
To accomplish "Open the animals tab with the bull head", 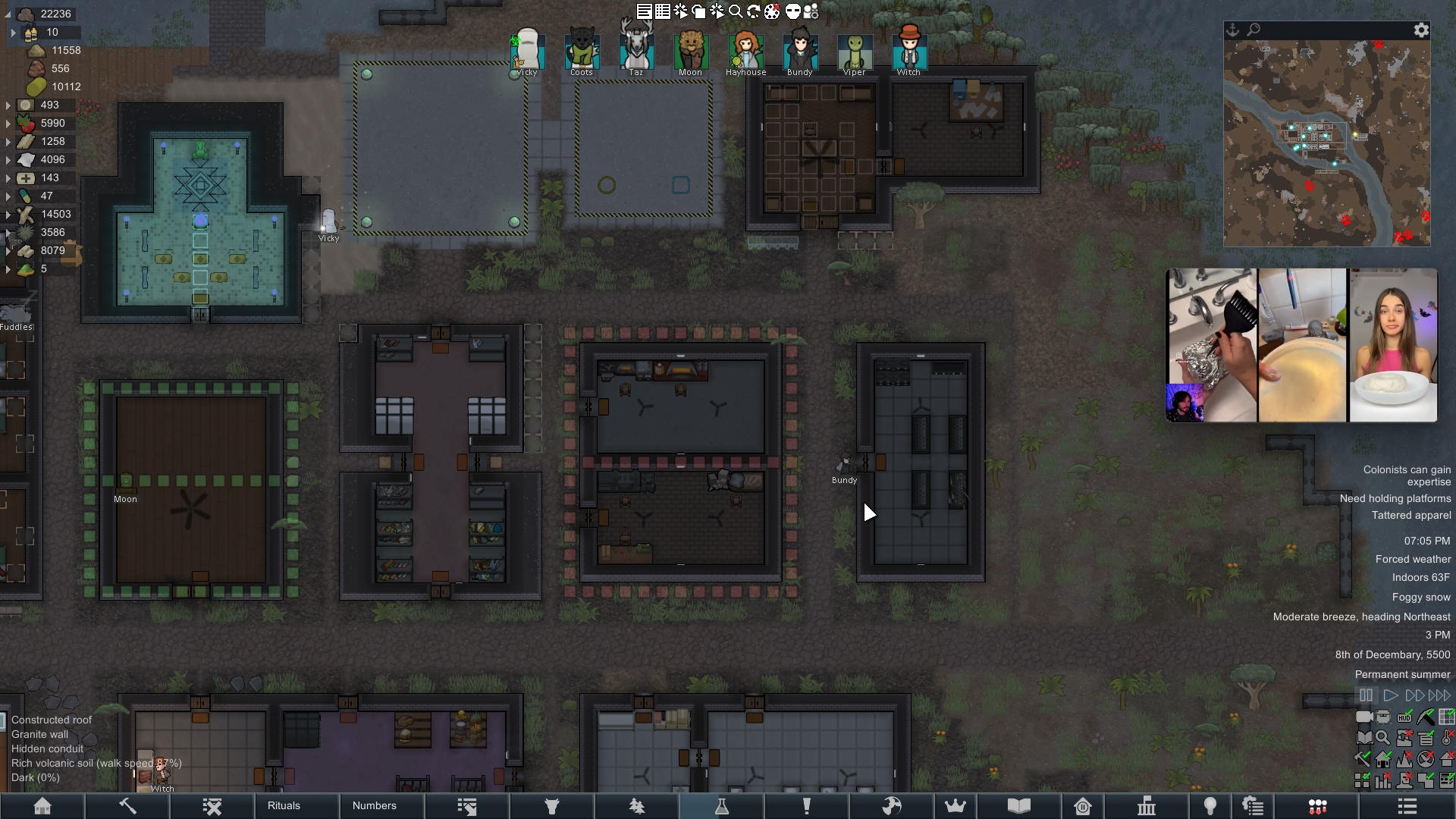I will (552, 805).
